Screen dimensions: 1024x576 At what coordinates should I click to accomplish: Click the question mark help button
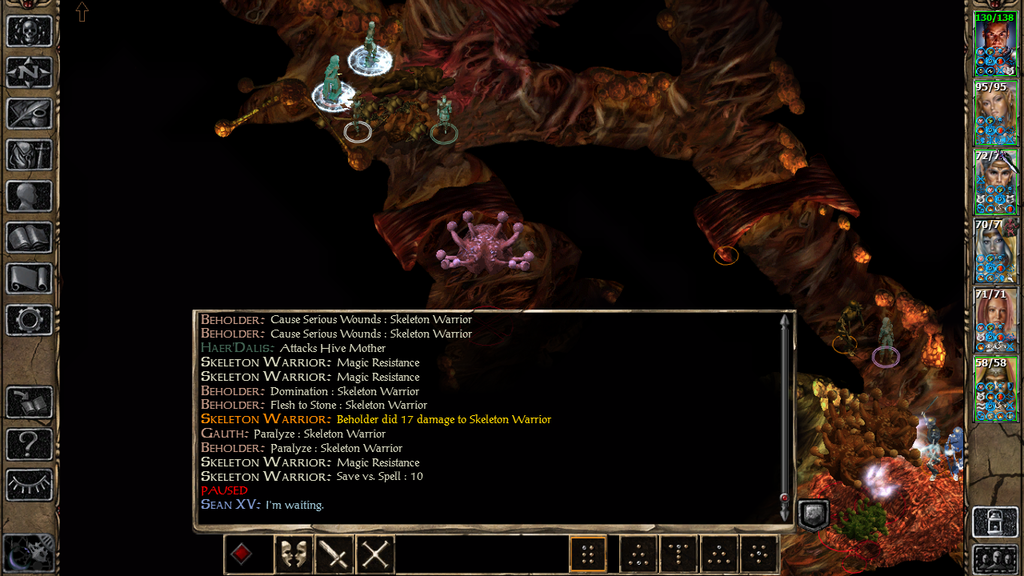[x=29, y=443]
